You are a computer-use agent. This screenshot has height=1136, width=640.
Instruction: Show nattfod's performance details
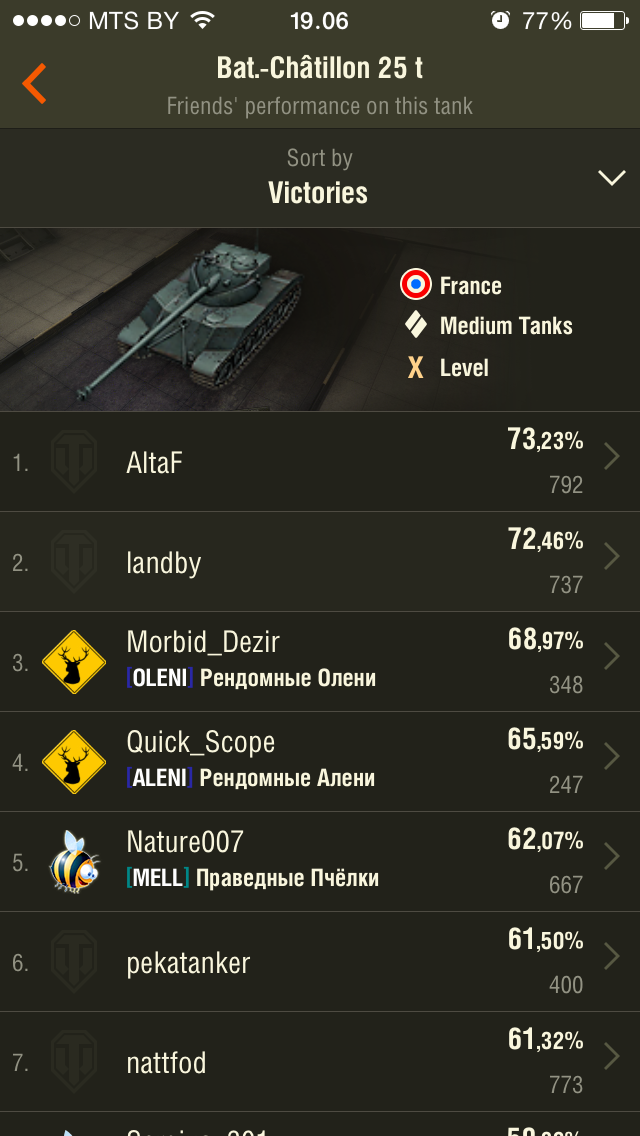[x=320, y=1062]
